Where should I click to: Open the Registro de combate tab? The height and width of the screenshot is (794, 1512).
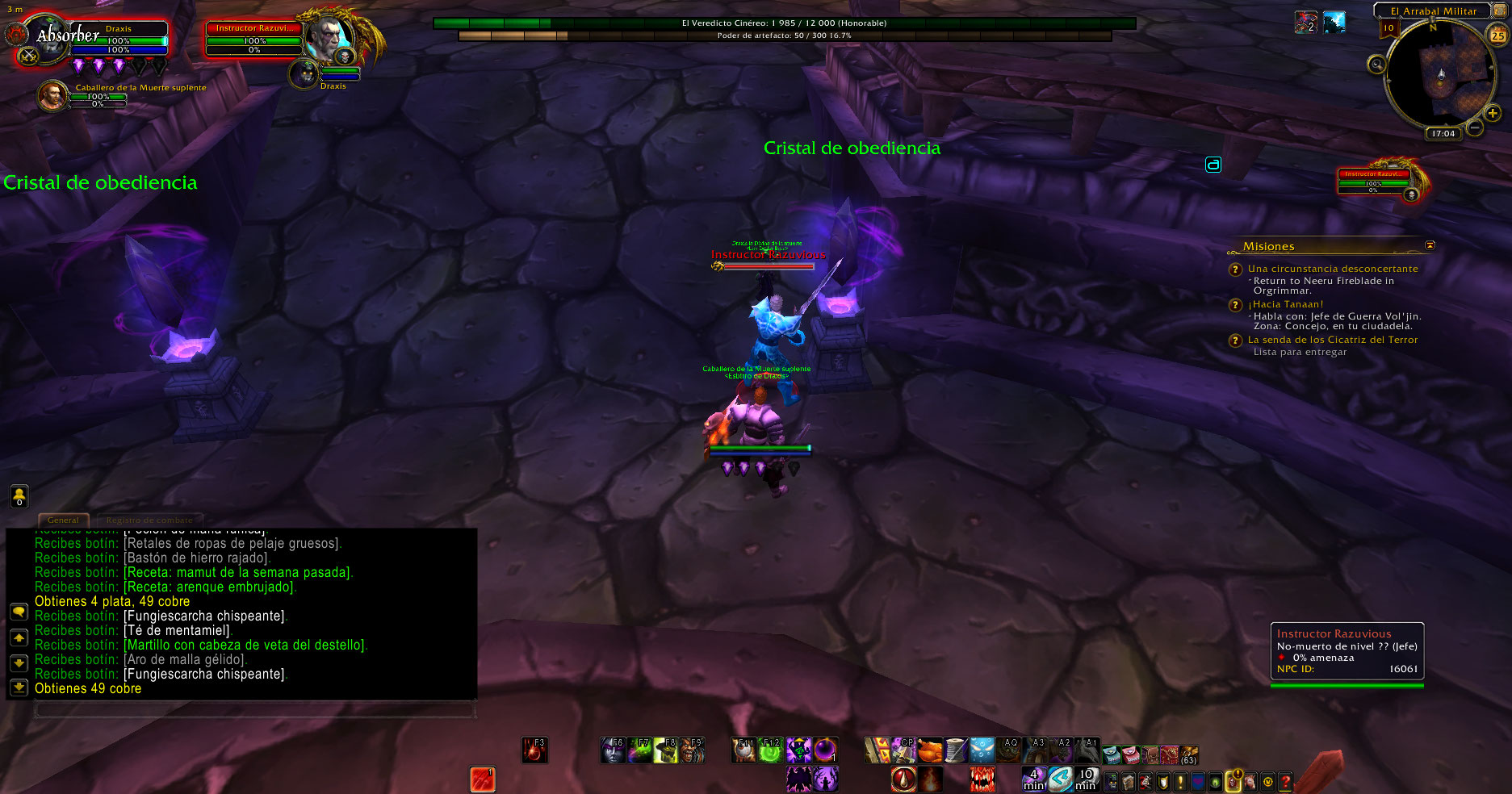pyautogui.click(x=149, y=520)
